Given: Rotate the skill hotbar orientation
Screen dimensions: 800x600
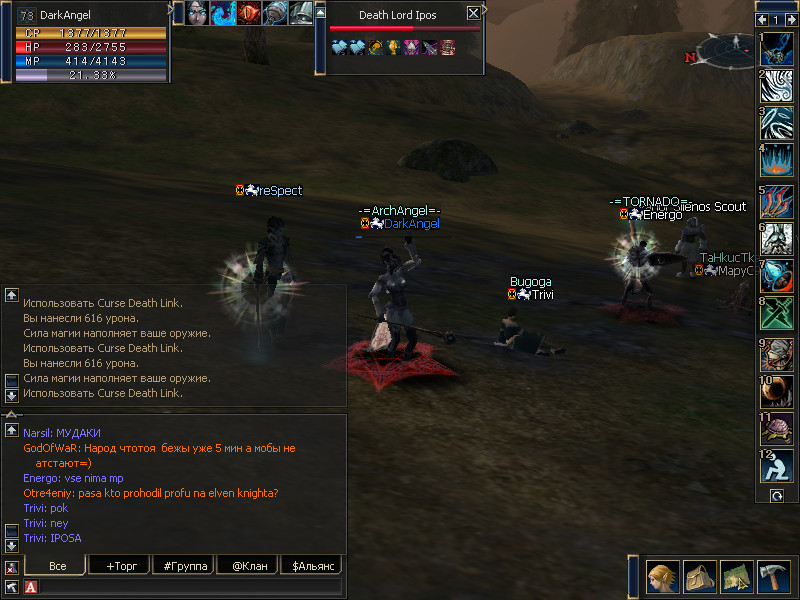Looking at the screenshot, I should (x=776, y=496).
